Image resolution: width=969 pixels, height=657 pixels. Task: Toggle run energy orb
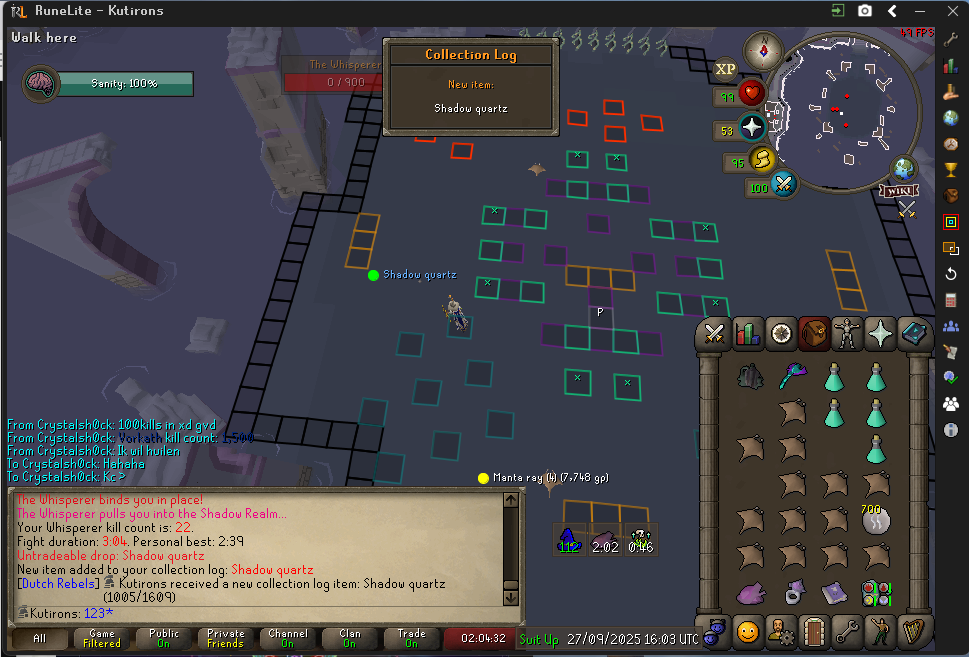[x=762, y=159]
